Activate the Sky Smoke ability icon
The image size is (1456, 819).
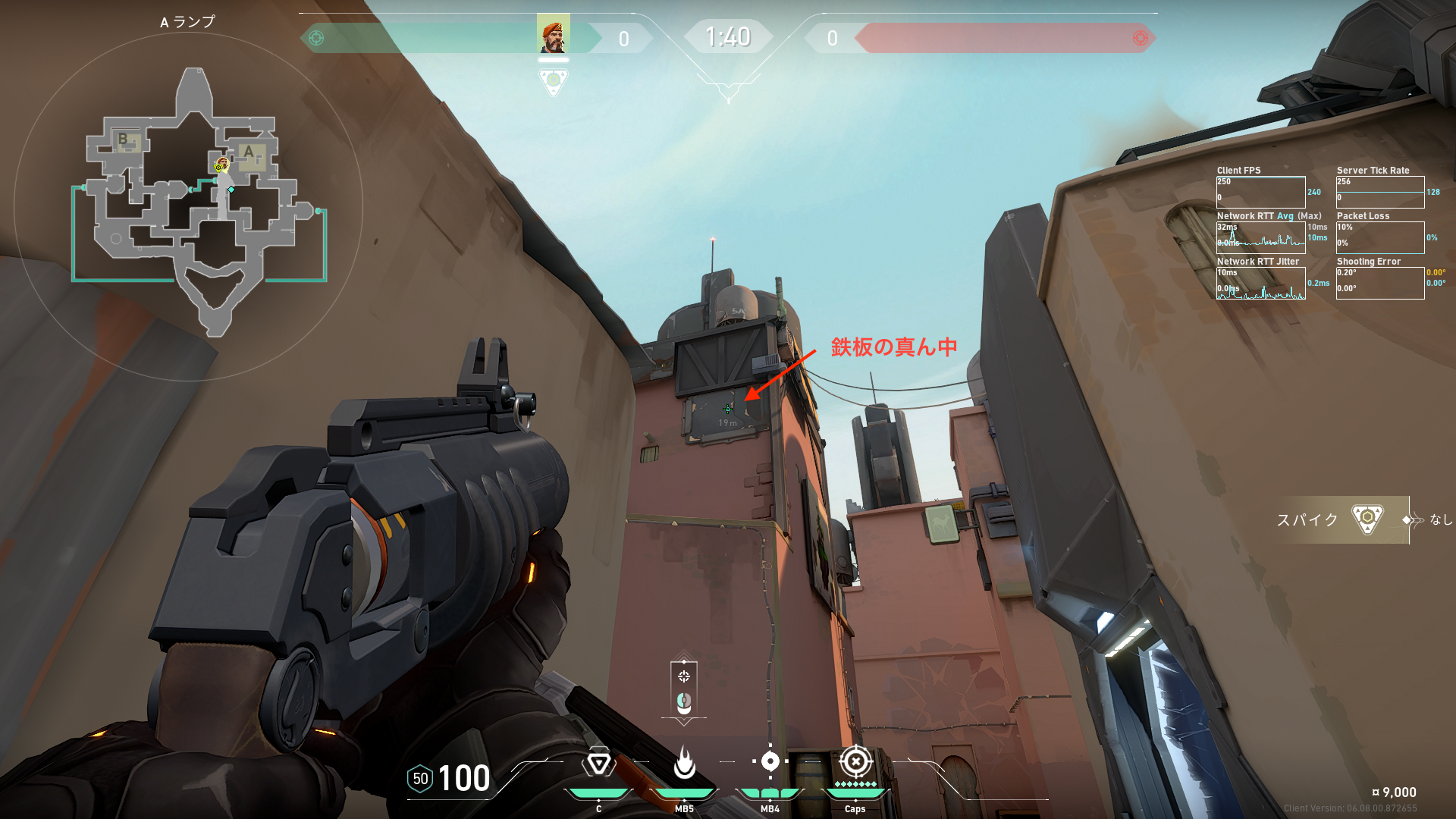pyautogui.click(x=770, y=761)
